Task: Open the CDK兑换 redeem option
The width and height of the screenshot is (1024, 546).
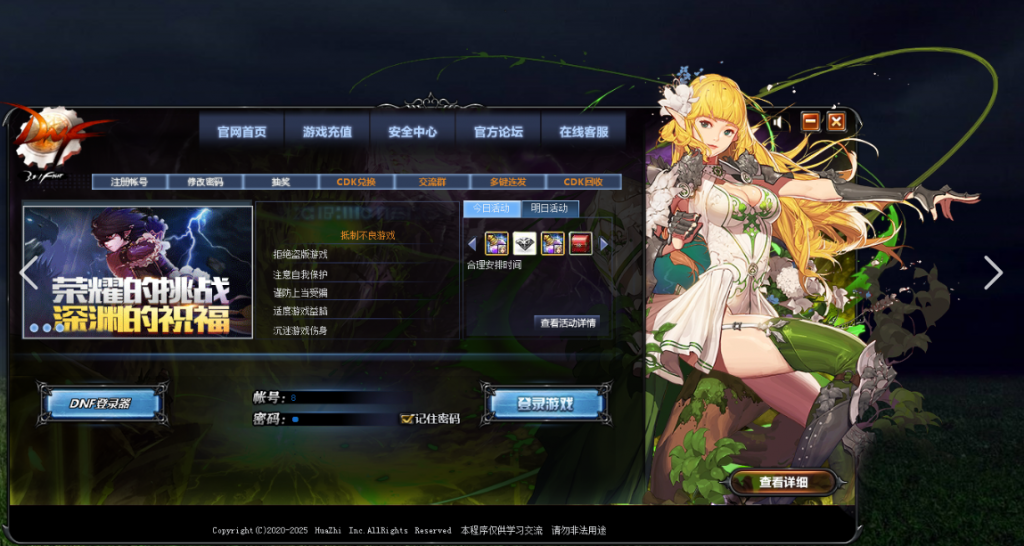Action: (x=357, y=182)
